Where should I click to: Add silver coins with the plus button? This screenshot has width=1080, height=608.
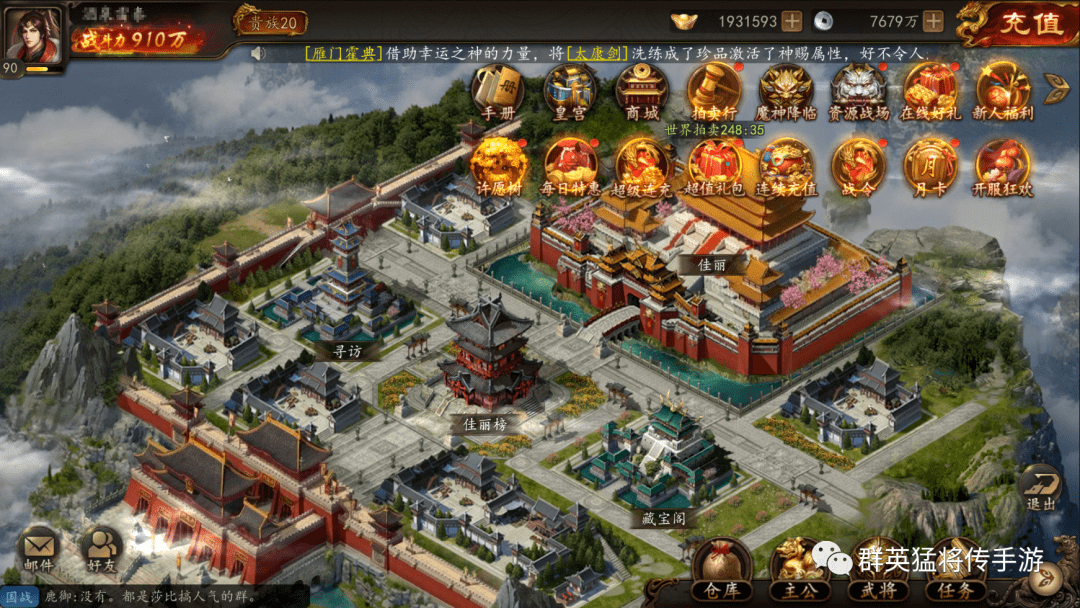933,21
